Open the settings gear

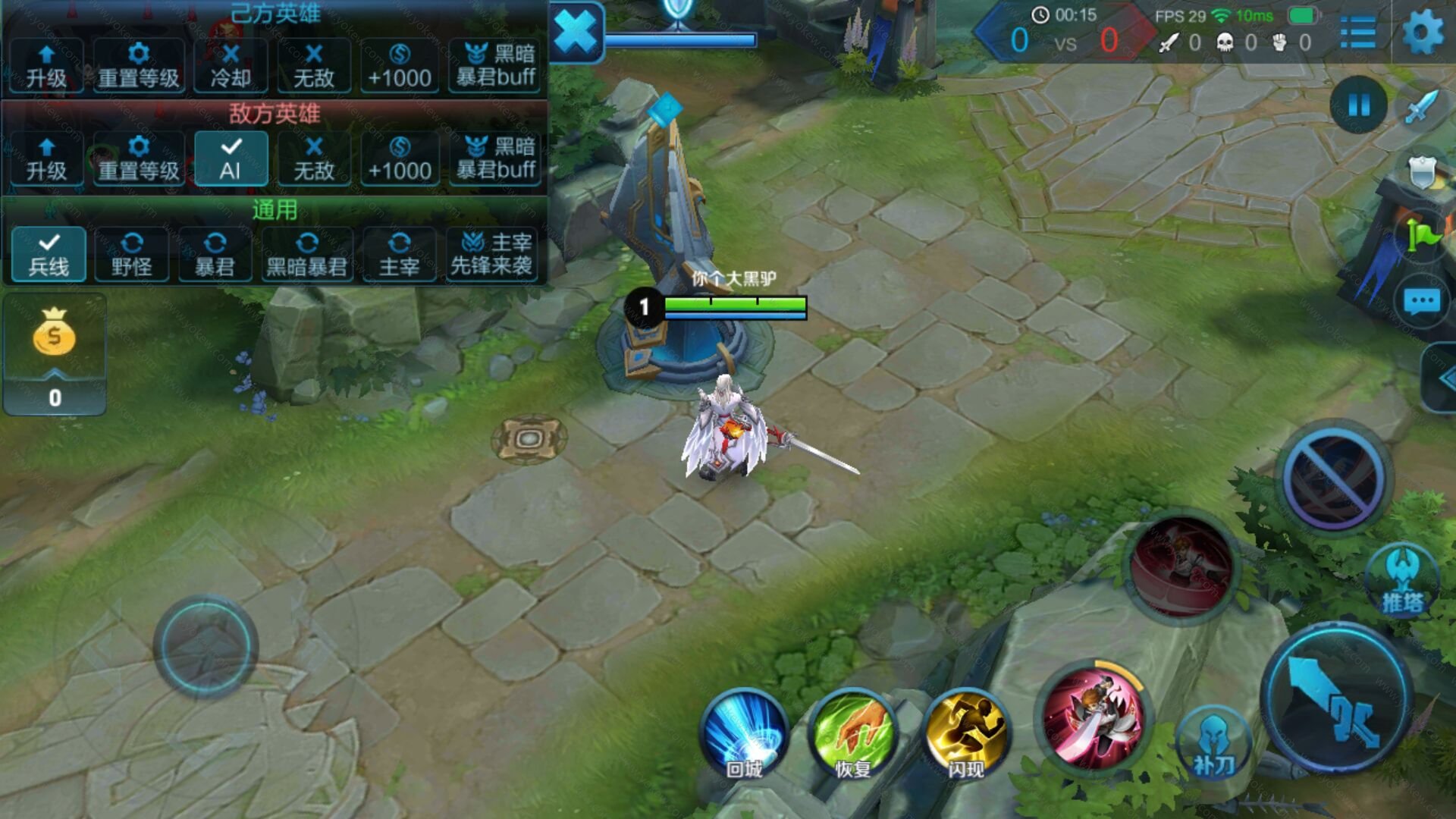[x=1423, y=33]
